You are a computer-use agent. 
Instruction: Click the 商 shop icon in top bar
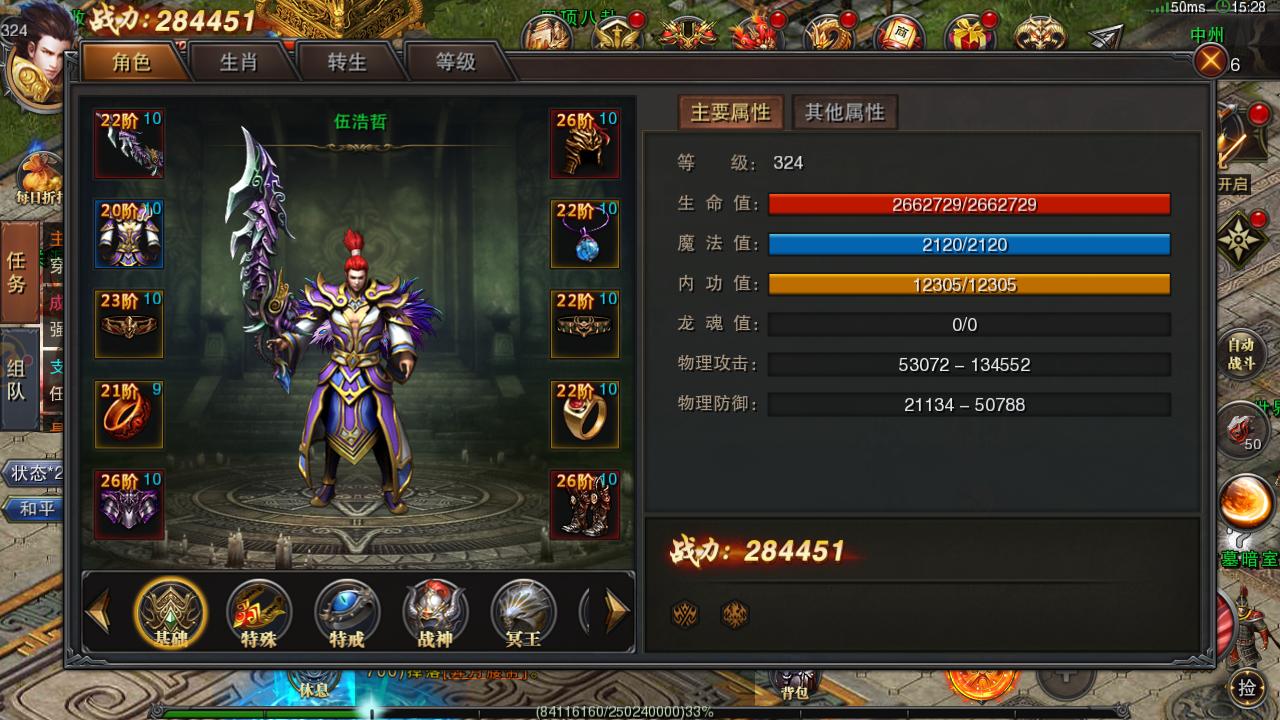pyautogui.click(x=900, y=32)
